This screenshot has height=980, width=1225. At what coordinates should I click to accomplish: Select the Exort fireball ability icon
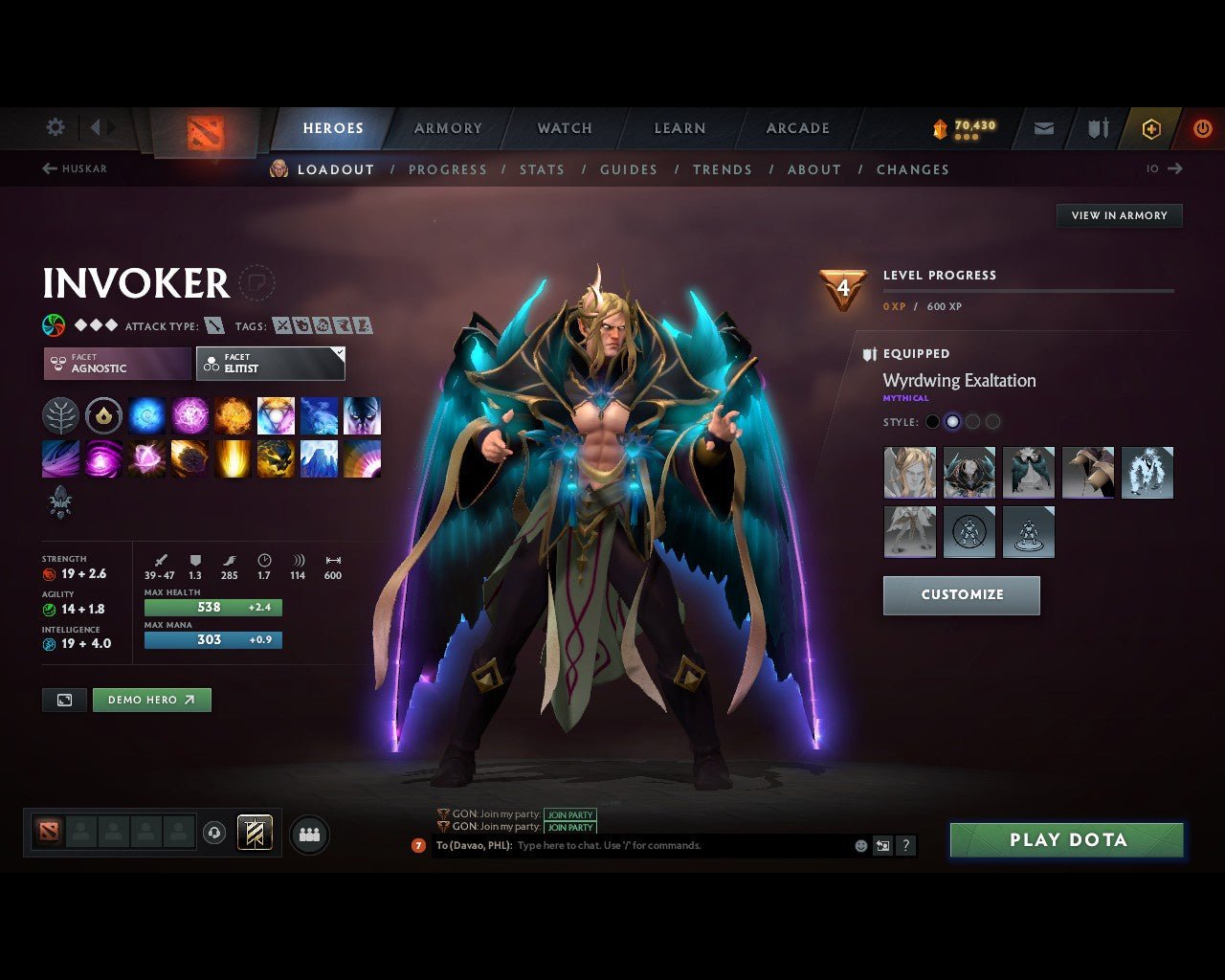click(233, 415)
